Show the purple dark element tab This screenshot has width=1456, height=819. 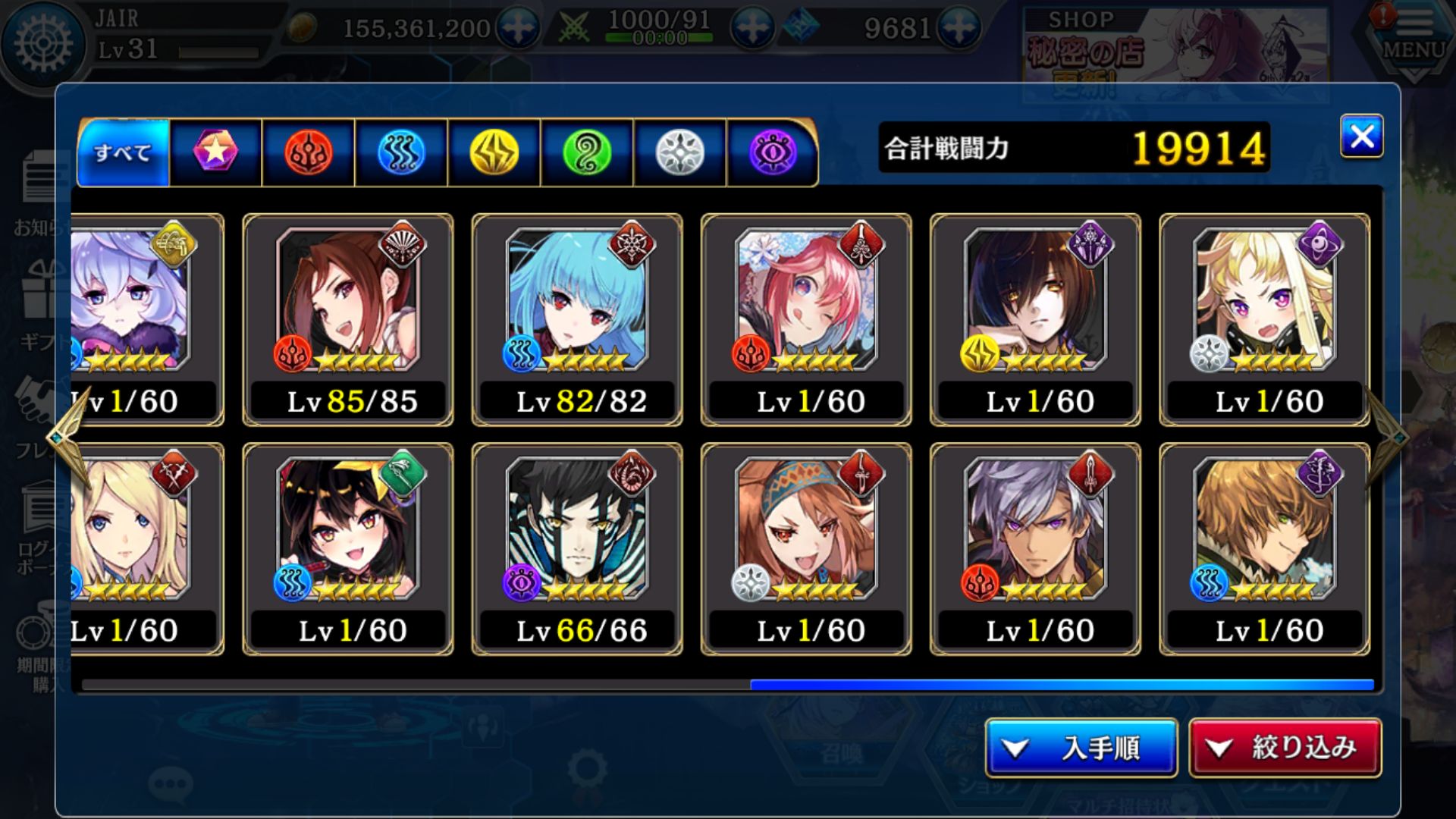click(773, 152)
